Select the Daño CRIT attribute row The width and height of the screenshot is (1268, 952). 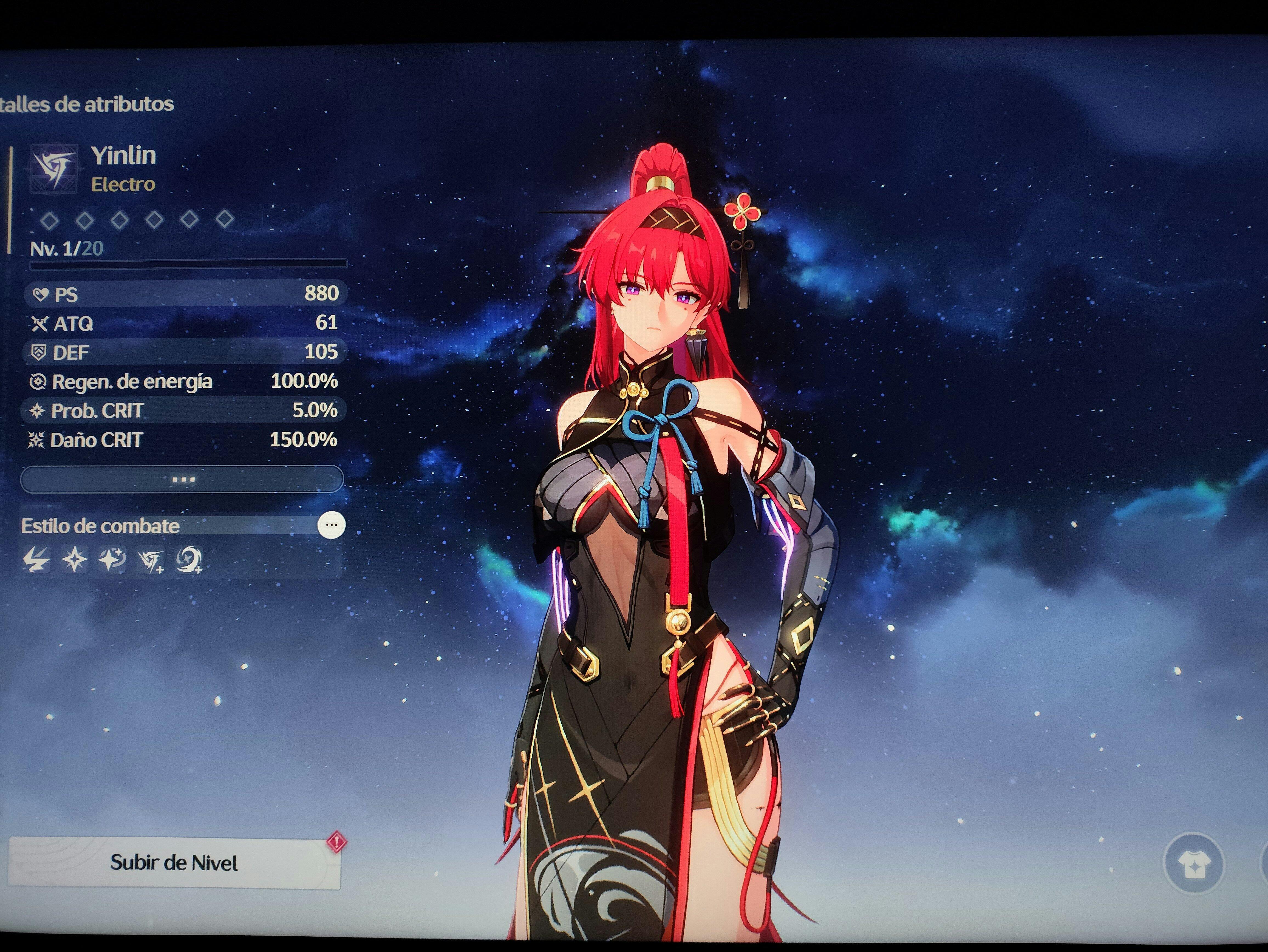185,440
